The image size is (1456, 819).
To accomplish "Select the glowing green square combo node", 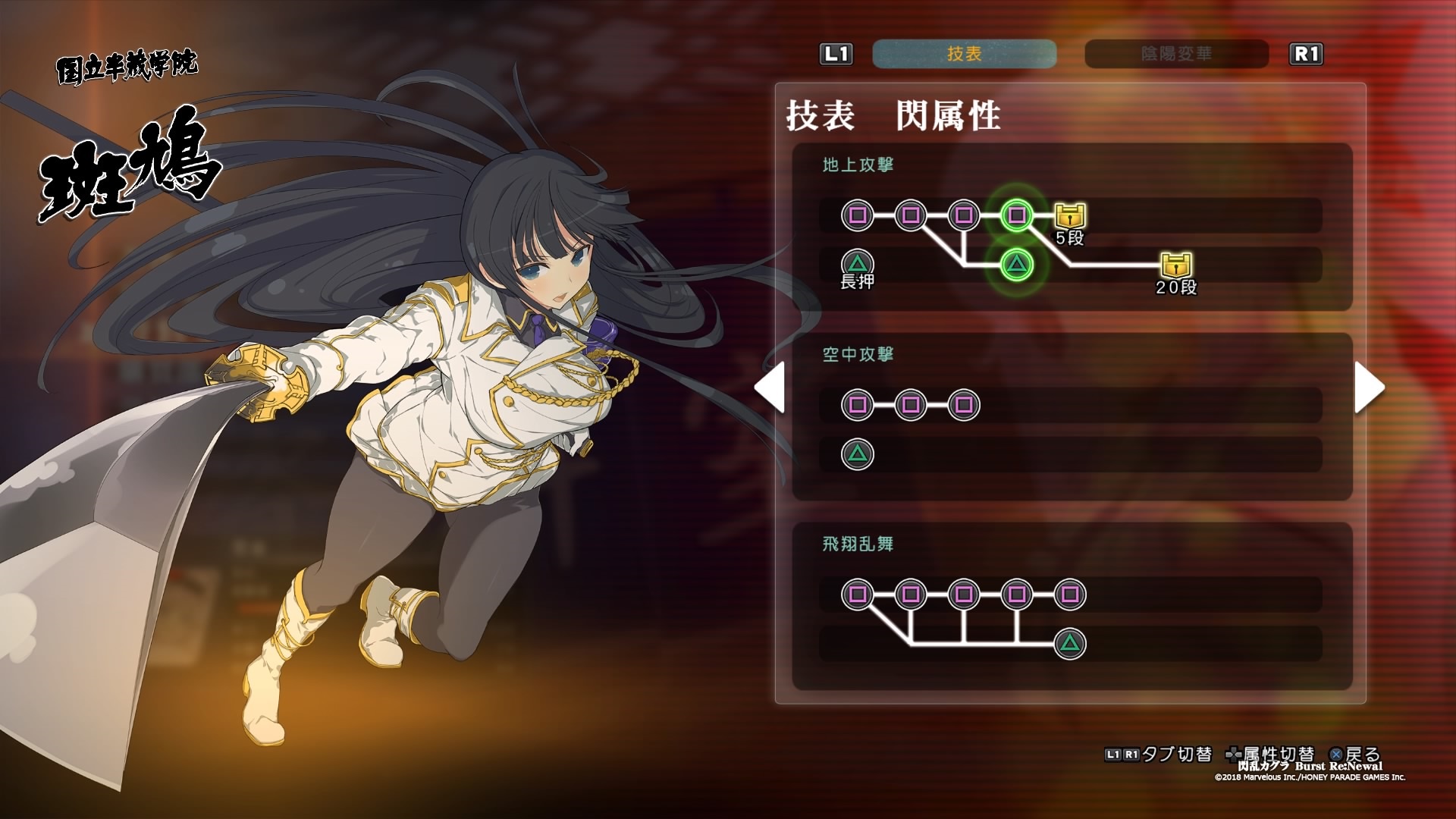I will (1017, 215).
